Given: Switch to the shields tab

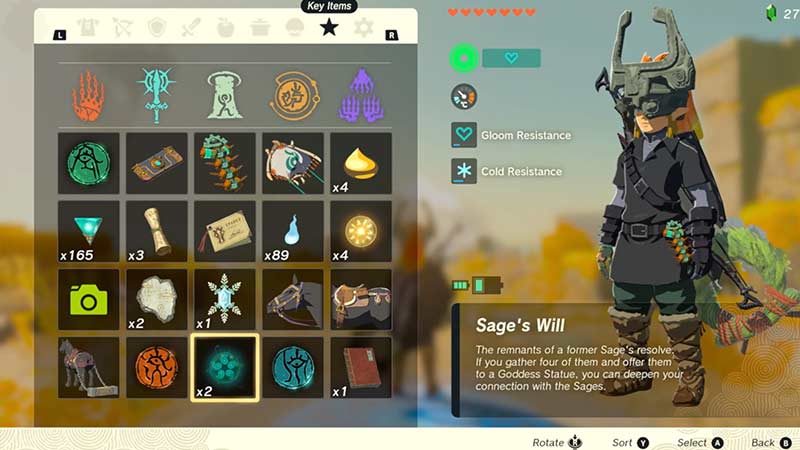Looking at the screenshot, I should [x=157, y=28].
